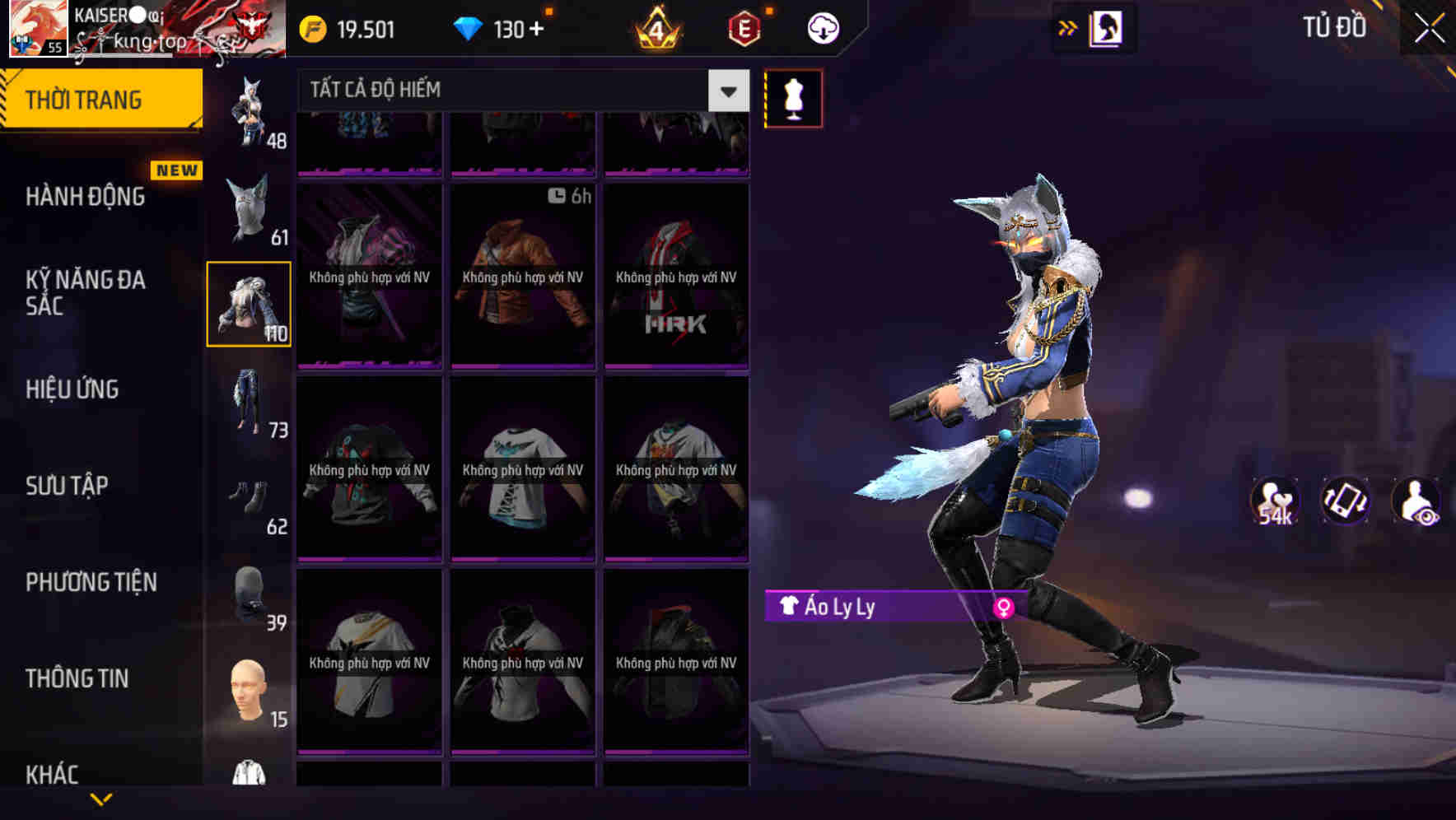Screen dimensions: 1456x820
Task: Open the mannequin outfit preview icon
Action: [792, 97]
